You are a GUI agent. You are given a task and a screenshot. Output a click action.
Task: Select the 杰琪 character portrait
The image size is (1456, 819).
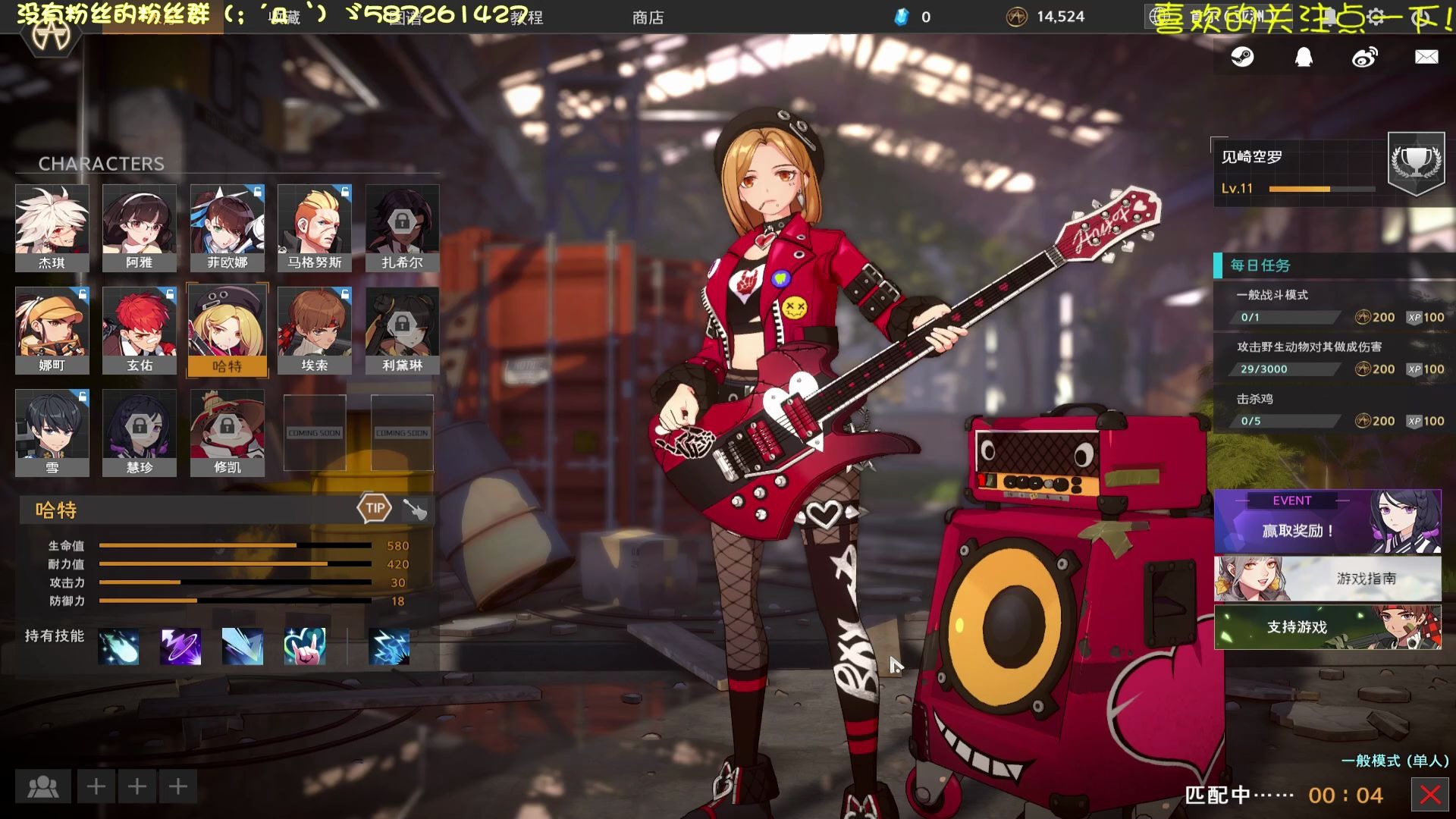pyautogui.click(x=52, y=227)
